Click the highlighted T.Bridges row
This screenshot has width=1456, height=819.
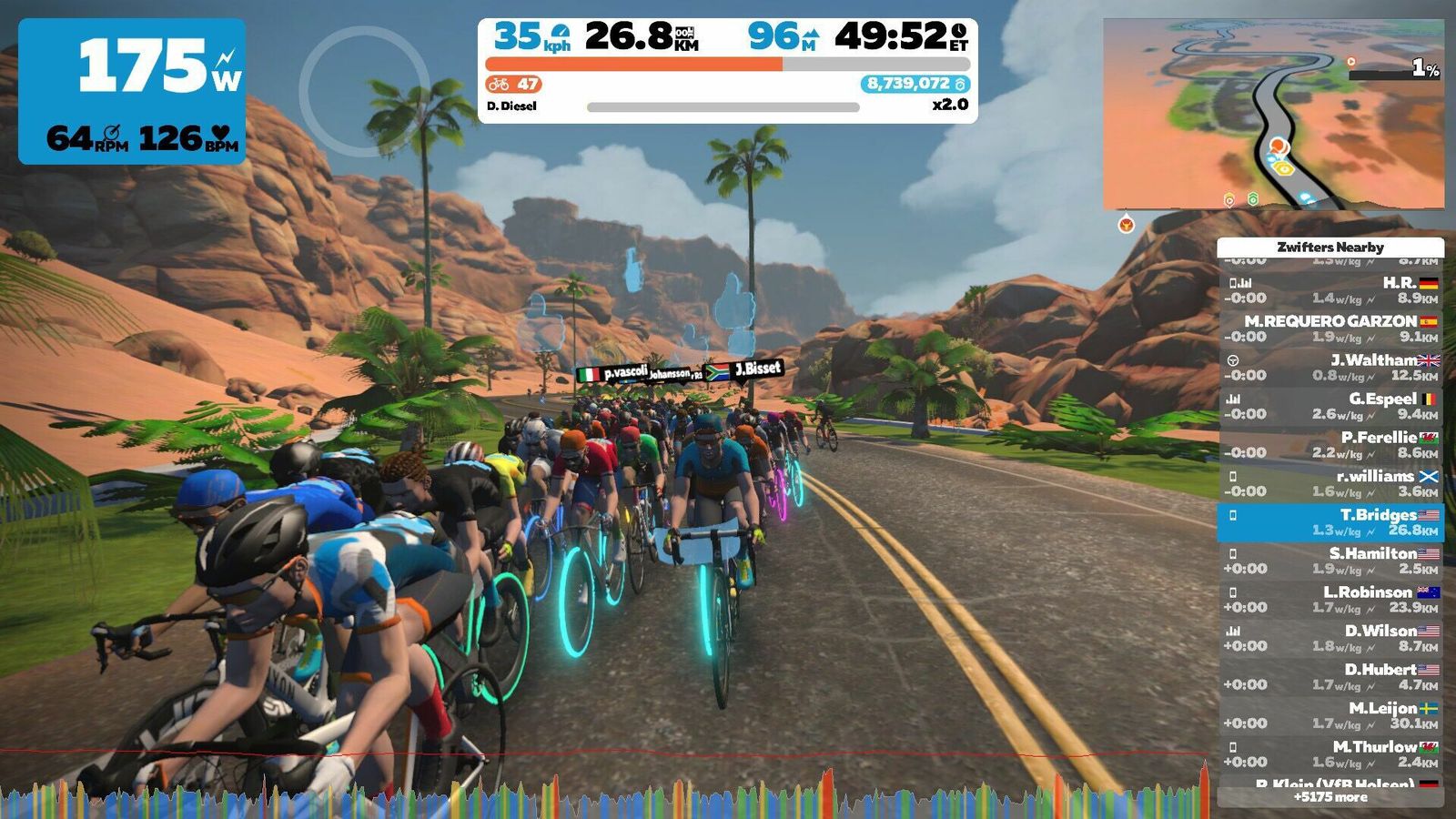point(1330,522)
